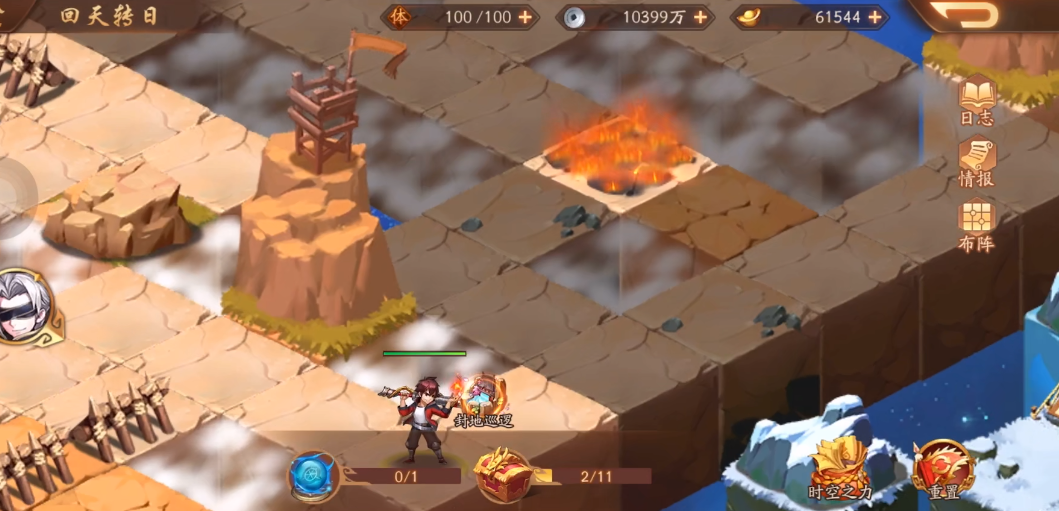Open the 布阵 formation setup
The height and width of the screenshot is (511, 1059).
click(x=977, y=224)
